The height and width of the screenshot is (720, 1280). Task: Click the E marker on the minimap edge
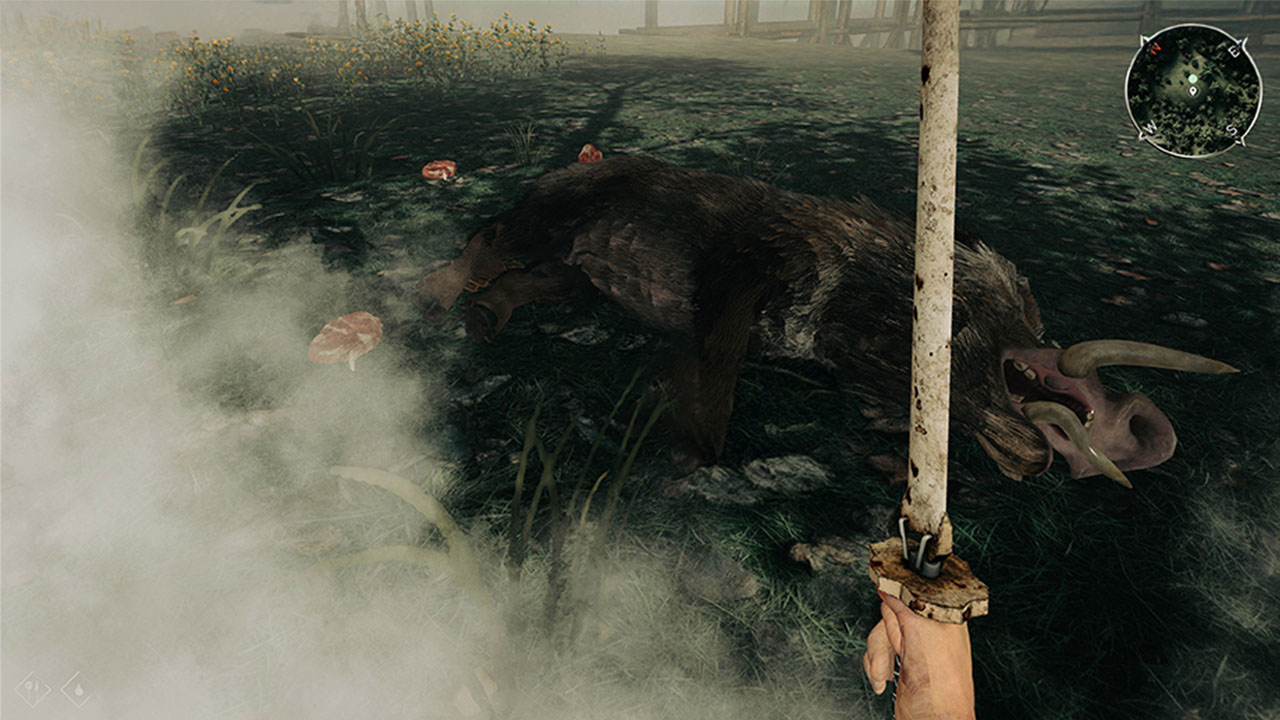pos(1234,52)
